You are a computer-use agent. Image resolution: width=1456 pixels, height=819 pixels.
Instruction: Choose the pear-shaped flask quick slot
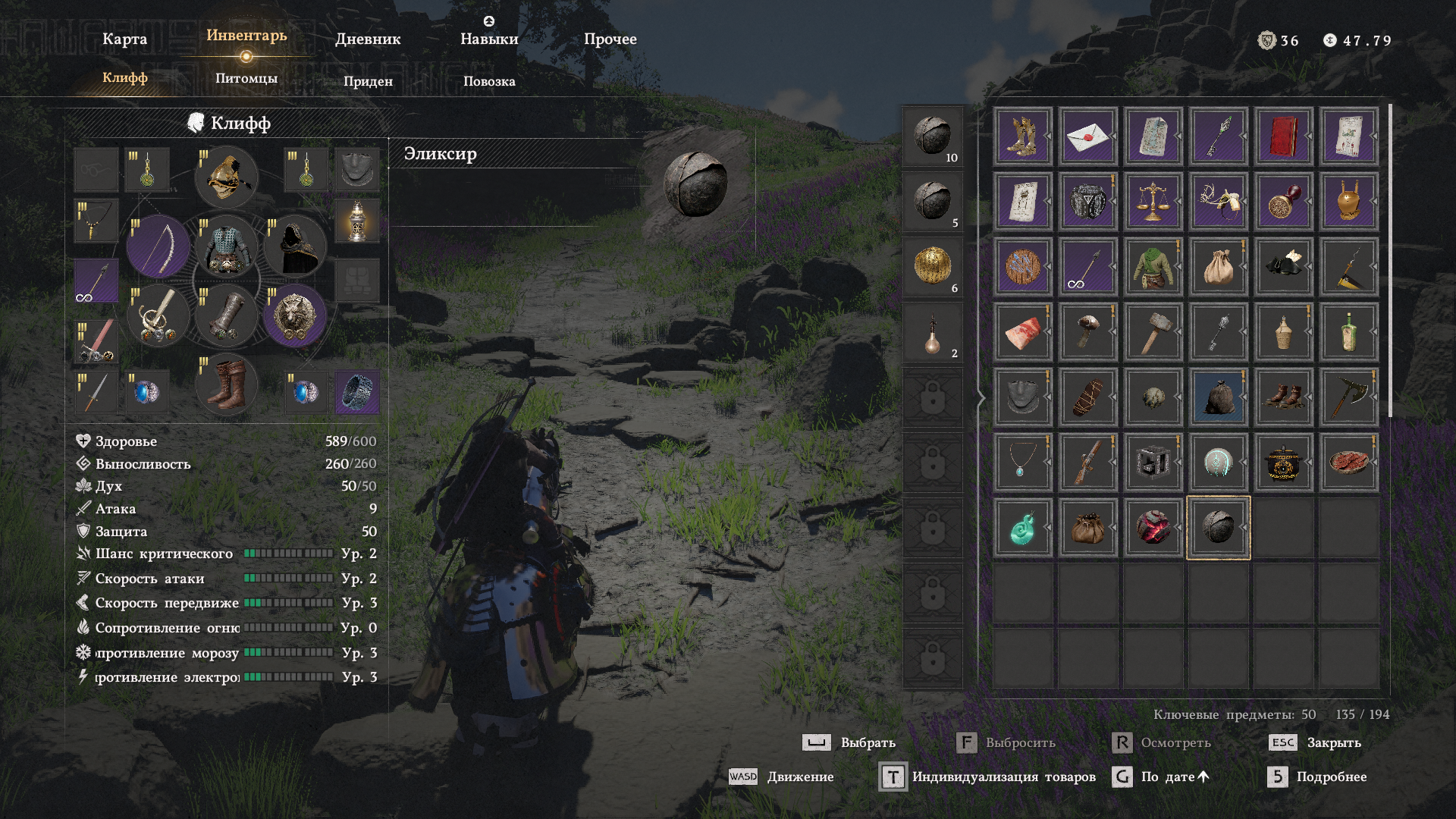click(932, 334)
